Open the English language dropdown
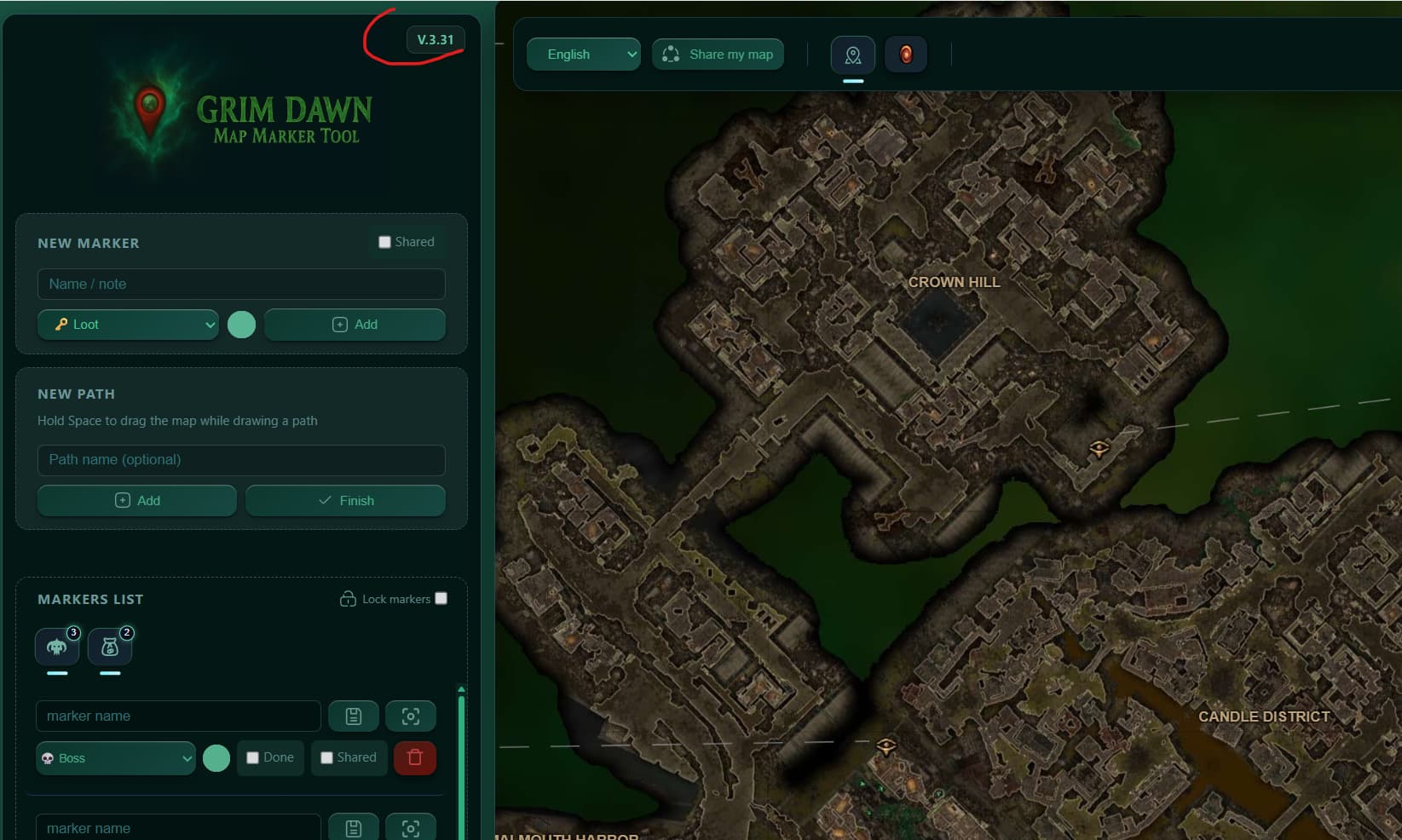This screenshot has height=840, width=1402. [583, 55]
